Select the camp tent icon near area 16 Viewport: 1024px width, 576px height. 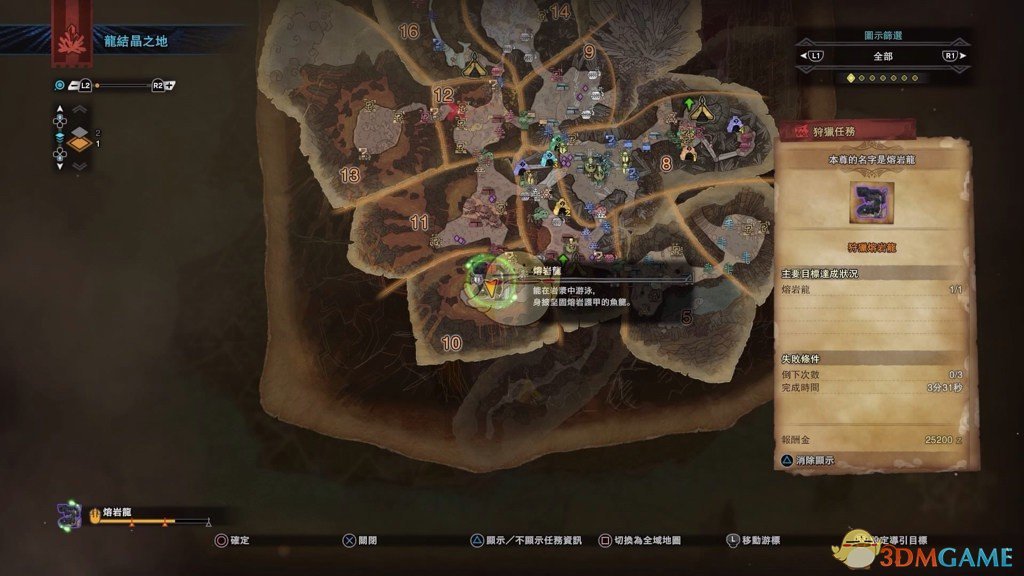point(475,66)
